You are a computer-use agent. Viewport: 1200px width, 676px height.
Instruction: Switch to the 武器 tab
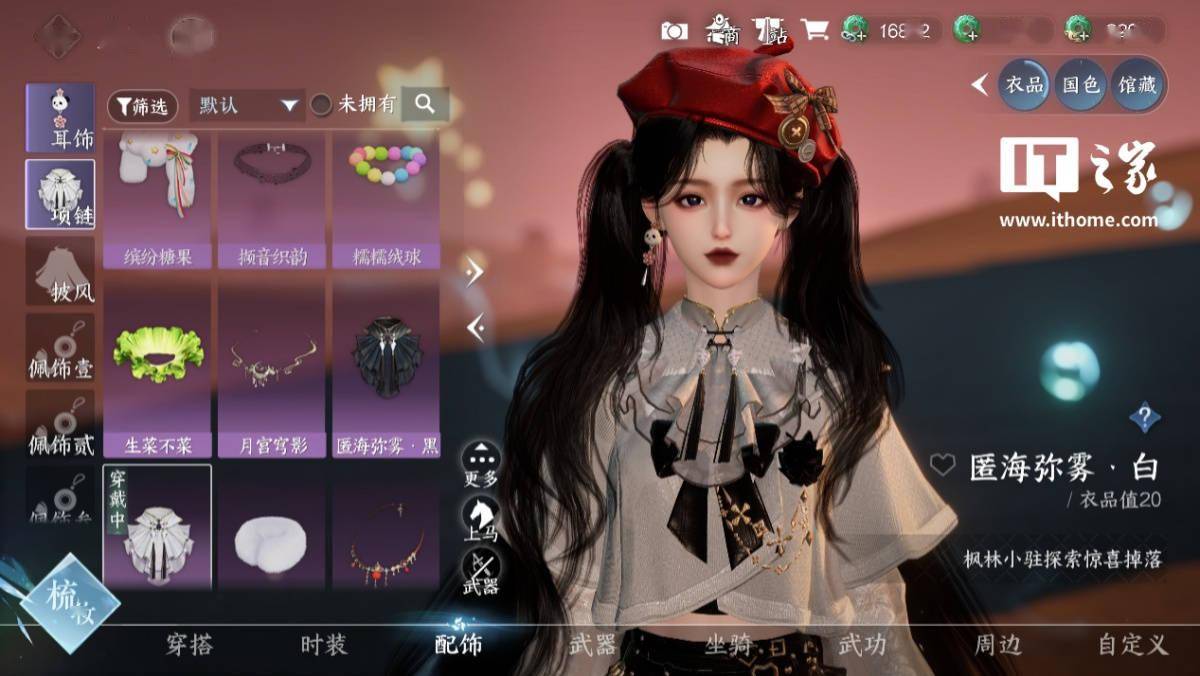click(x=592, y=645)
